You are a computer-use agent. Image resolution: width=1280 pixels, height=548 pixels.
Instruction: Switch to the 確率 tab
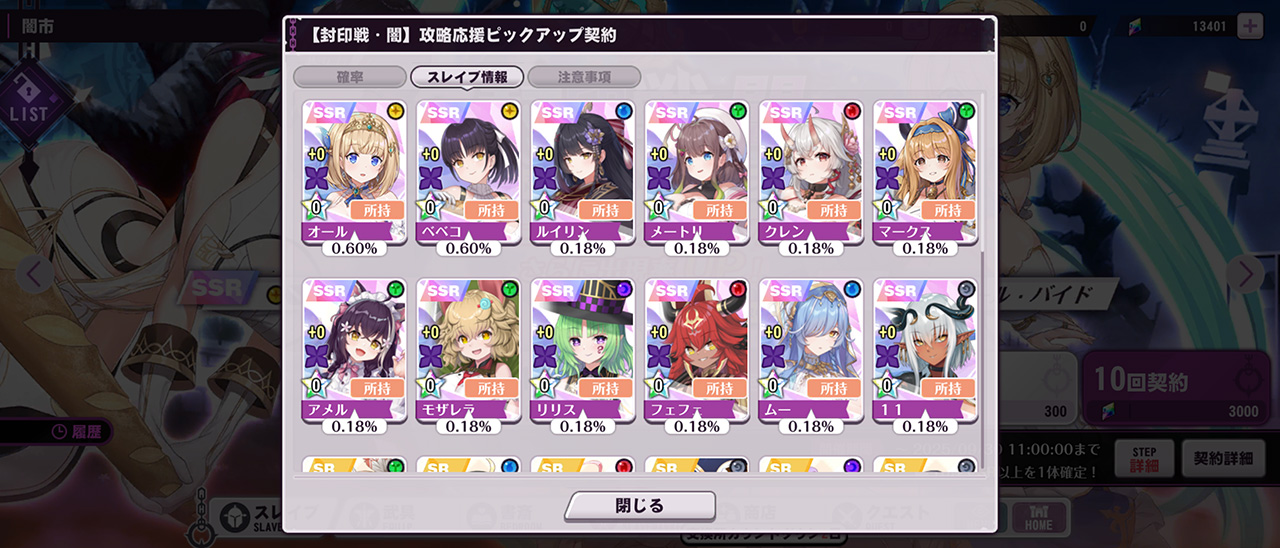click(349, 77)
